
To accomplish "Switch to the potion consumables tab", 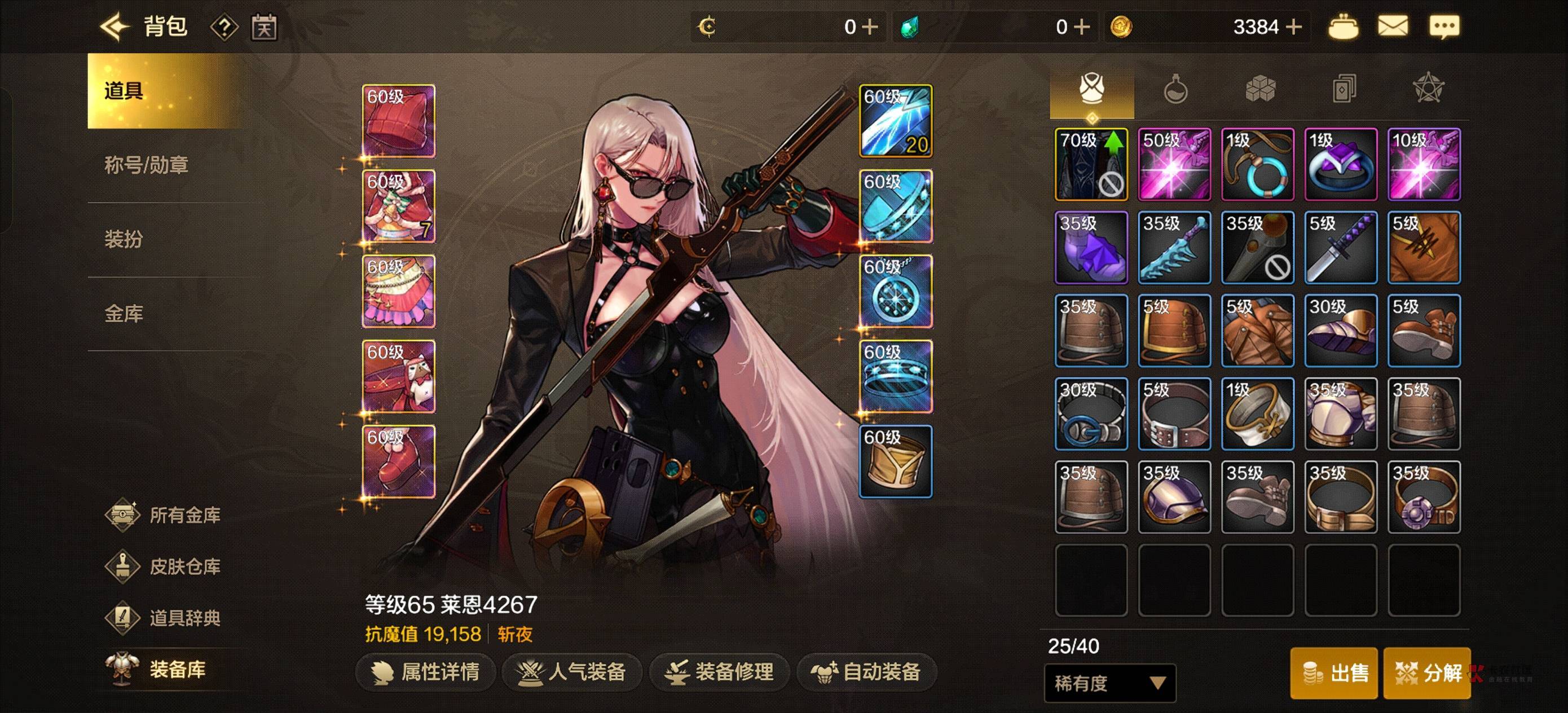I will tap(1175, 90).
